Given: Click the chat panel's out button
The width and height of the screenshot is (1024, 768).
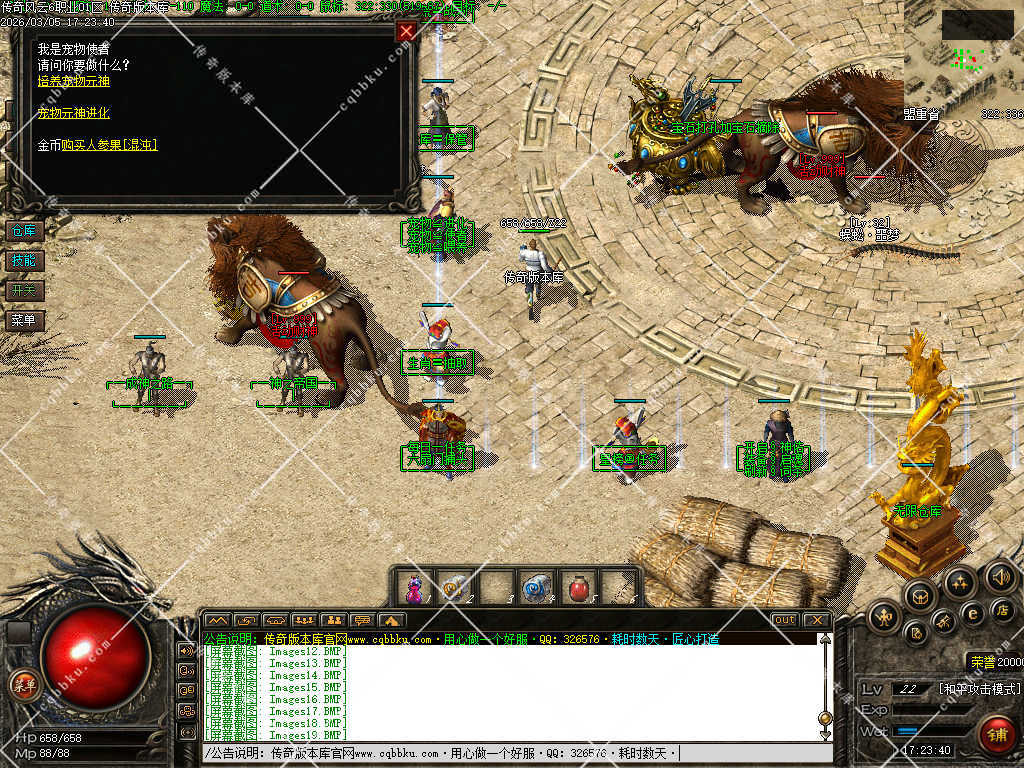Looking at the screenshot, I should click(785, 620).
